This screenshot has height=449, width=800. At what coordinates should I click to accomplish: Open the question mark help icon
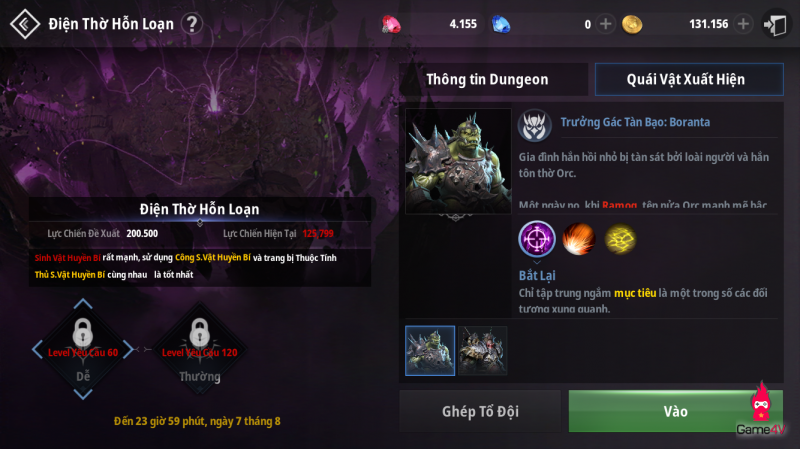click(192, 24)
